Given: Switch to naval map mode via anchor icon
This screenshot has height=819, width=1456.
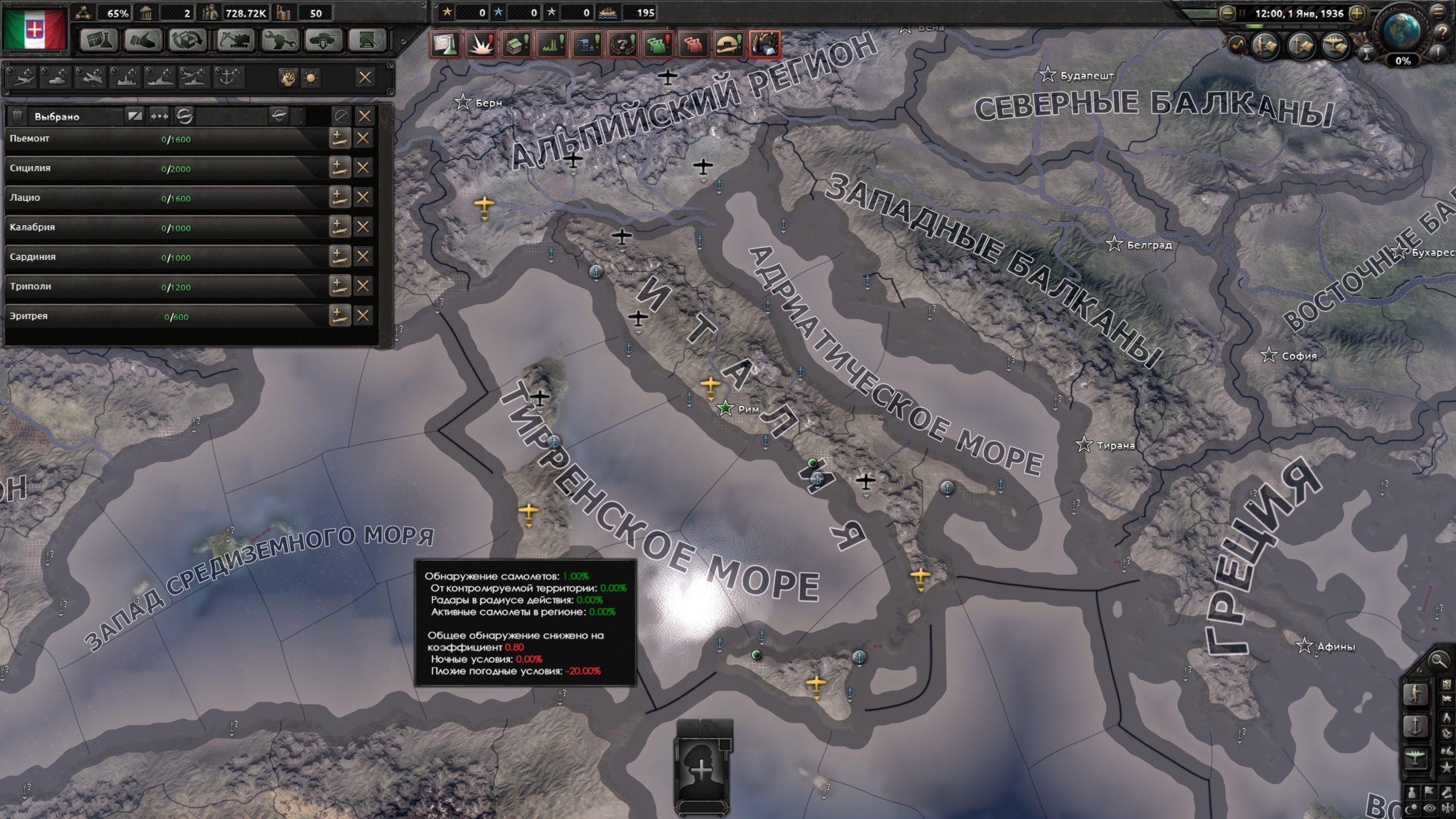Looking at the screenshot, I should click(x=1416, y=726).
